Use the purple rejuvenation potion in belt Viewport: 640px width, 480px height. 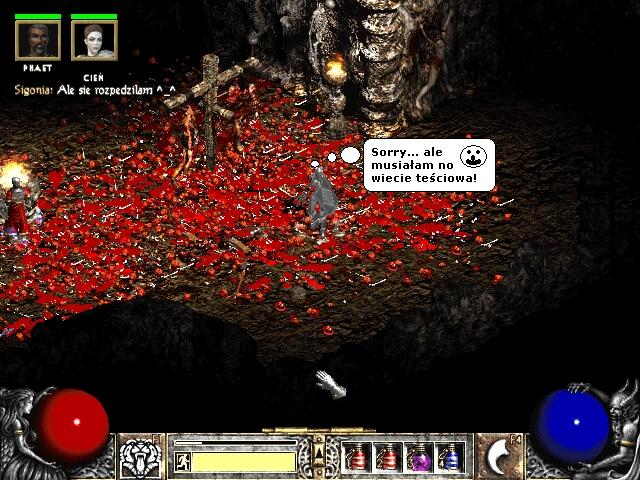coord(419,458)
